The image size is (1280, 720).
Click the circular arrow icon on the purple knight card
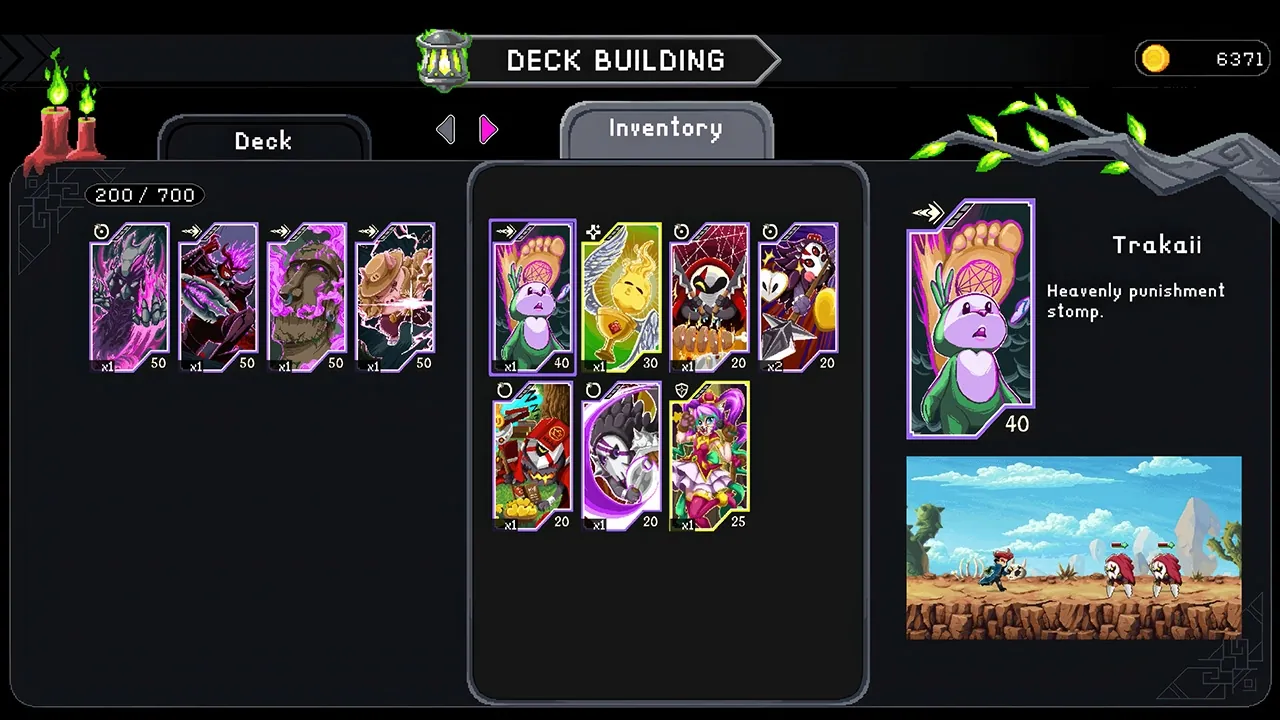click(x=593, y=390)
